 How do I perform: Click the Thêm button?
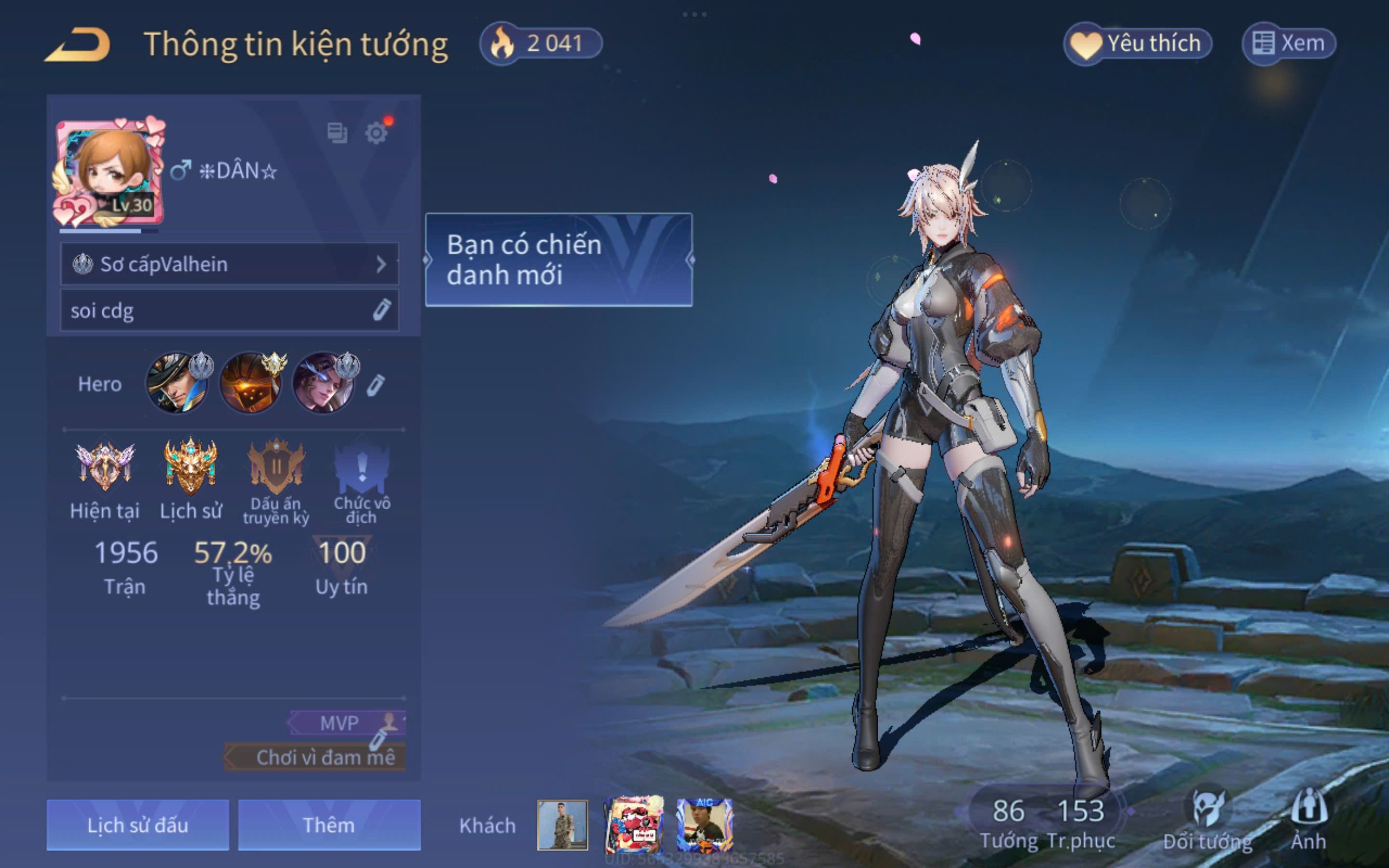click(x=329, y=825)
